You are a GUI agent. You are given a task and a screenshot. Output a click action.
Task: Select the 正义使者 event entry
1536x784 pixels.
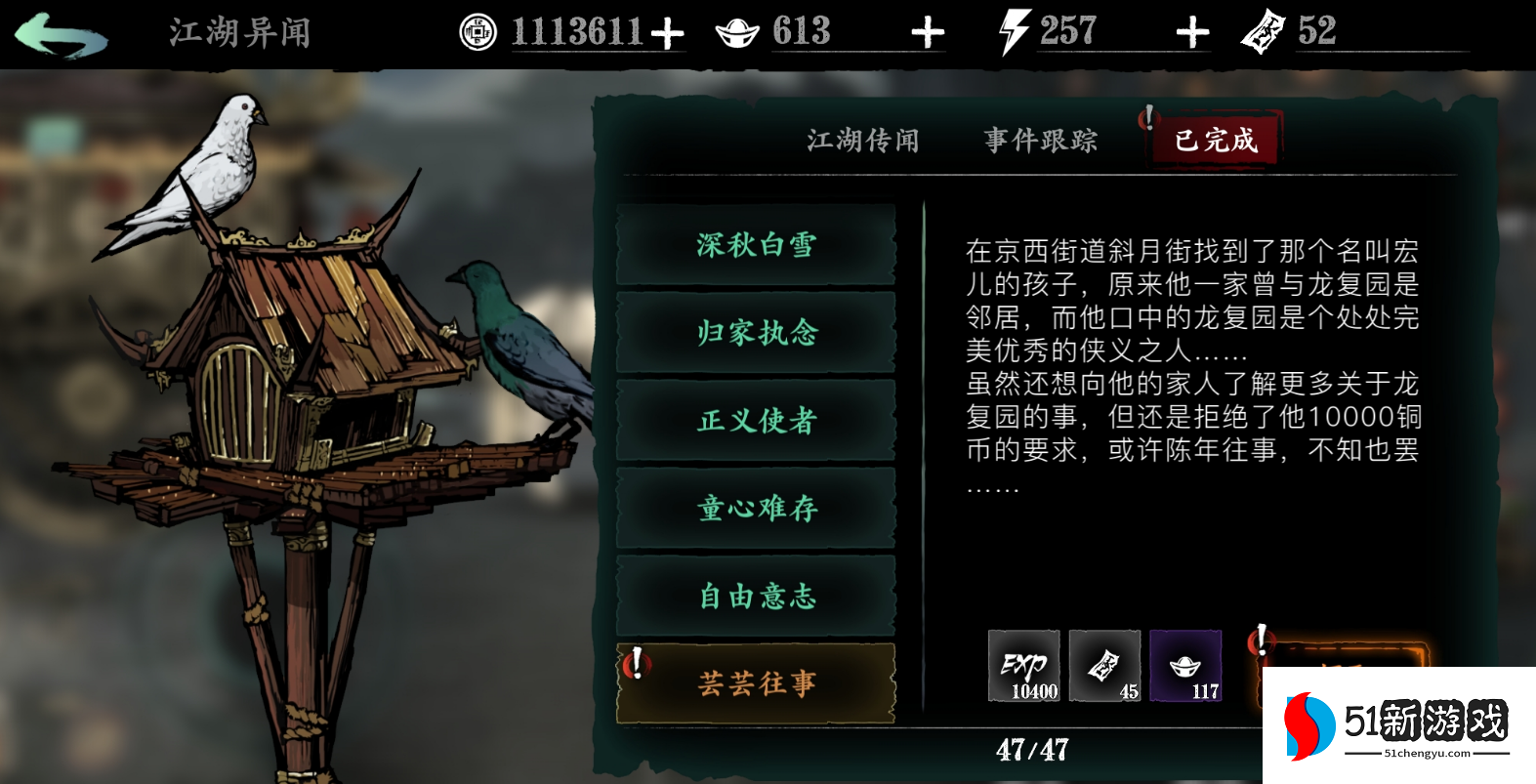tap(756, 422)
